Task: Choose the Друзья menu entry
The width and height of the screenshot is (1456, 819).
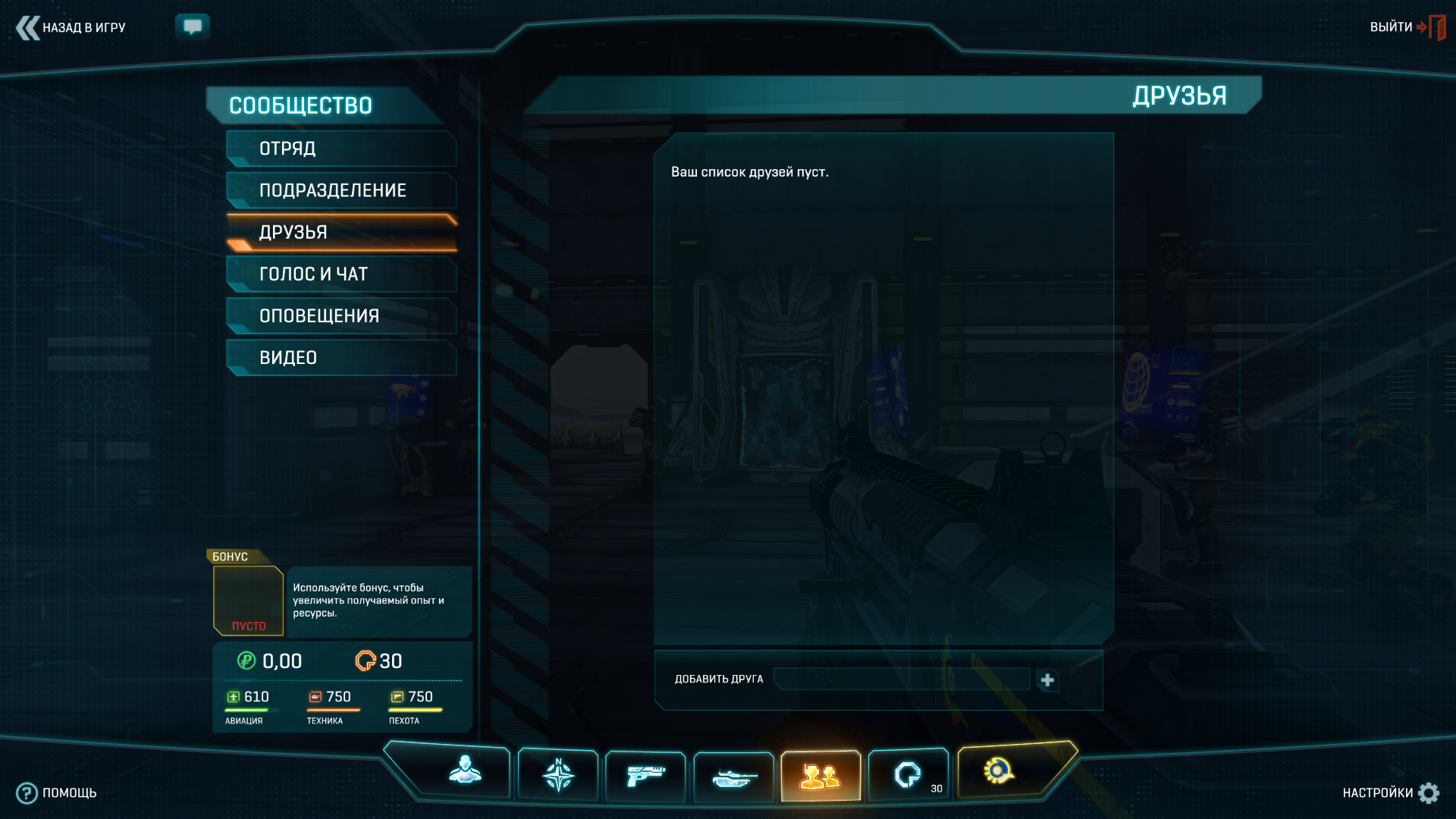Action: pyautogui.click(x=341, y=232)
